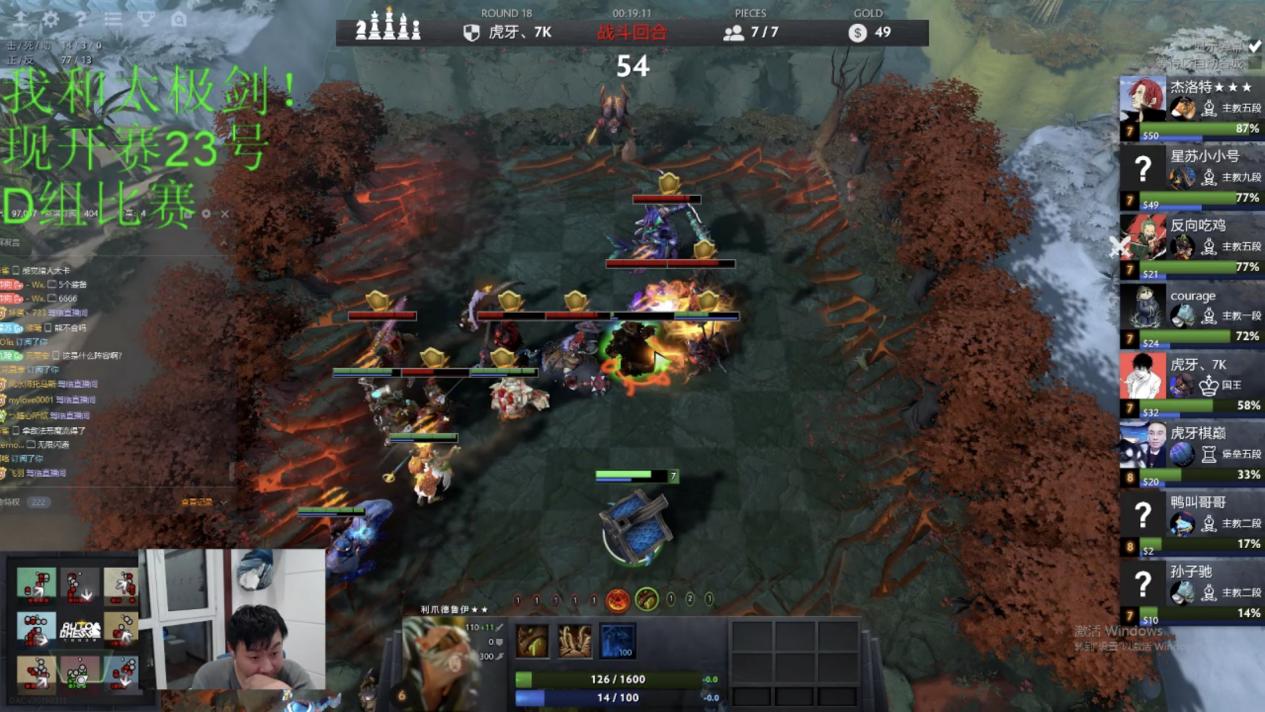1265x712 pixels.
Task: Select player 虎牙棋巅 in the scoreboard
Action: pos(1190,453)
